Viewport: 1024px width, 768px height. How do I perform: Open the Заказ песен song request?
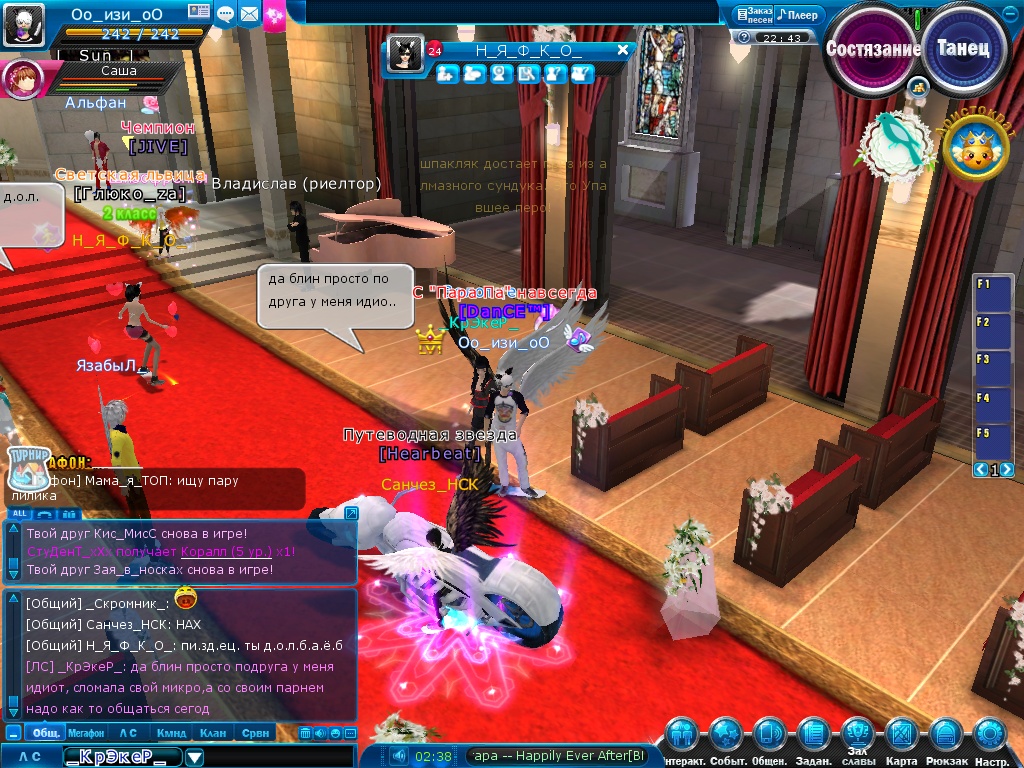pos(752,15)
